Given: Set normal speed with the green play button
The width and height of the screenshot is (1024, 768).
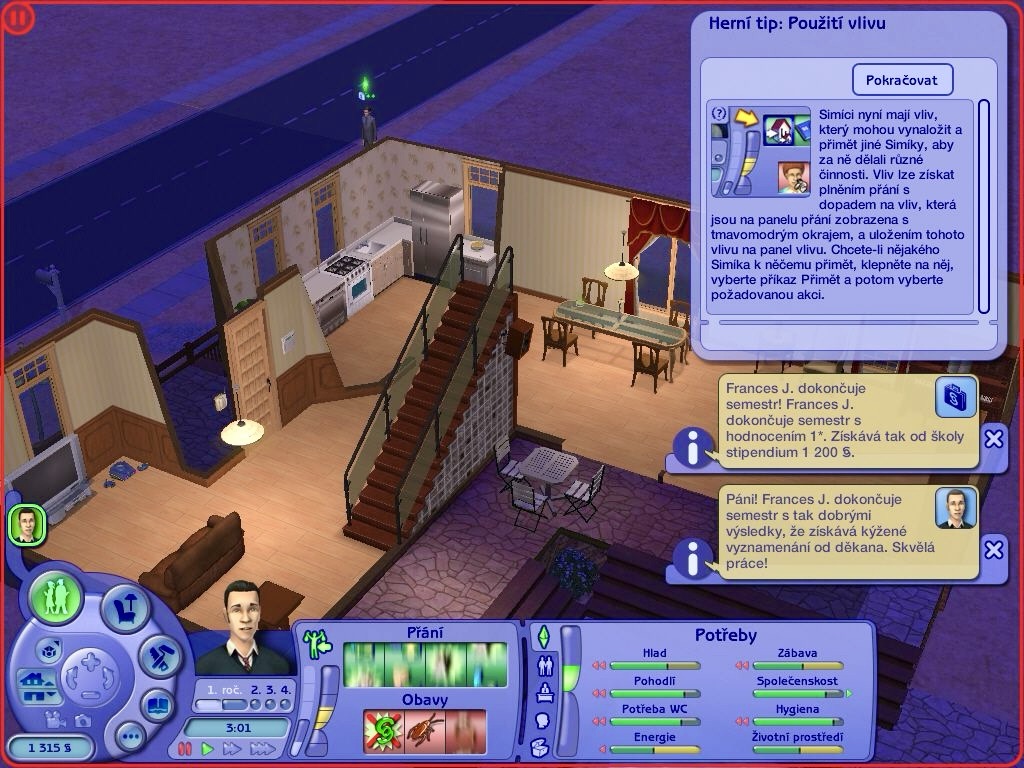Looking at the screenshot, I should [208, 748].
